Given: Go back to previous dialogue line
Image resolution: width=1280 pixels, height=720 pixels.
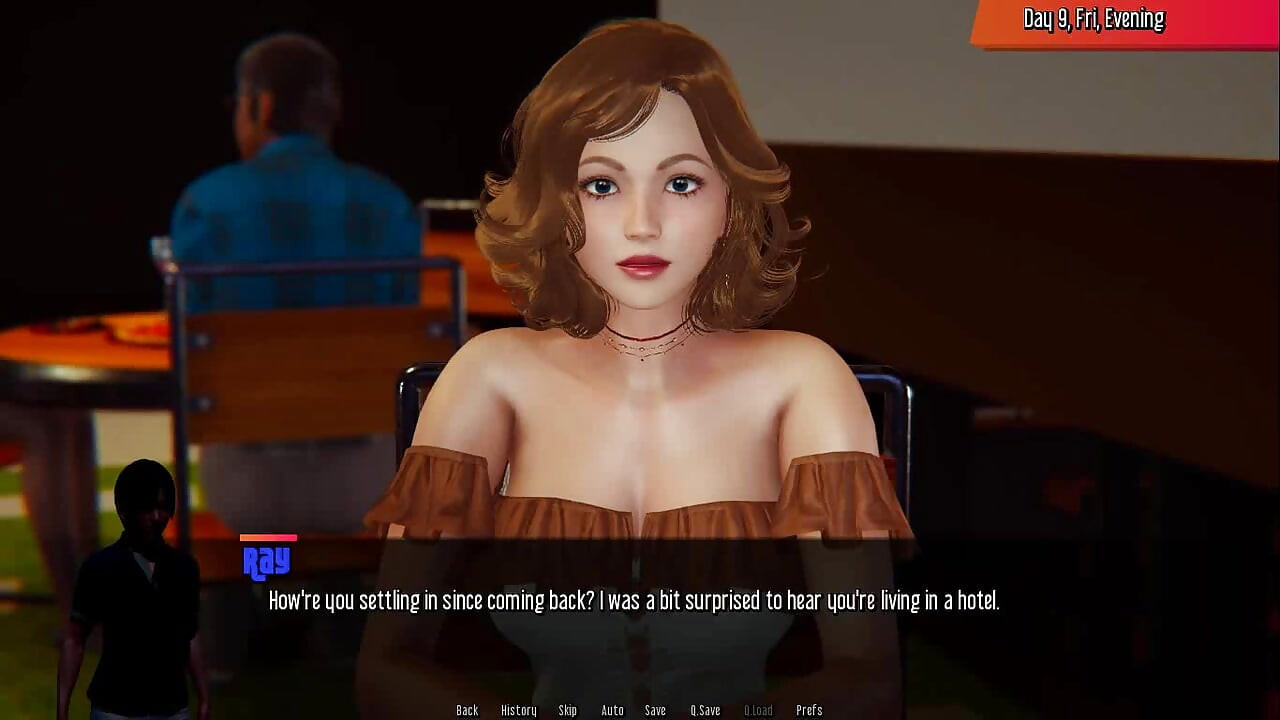Looking at the screenshot, I should [467, 710].
